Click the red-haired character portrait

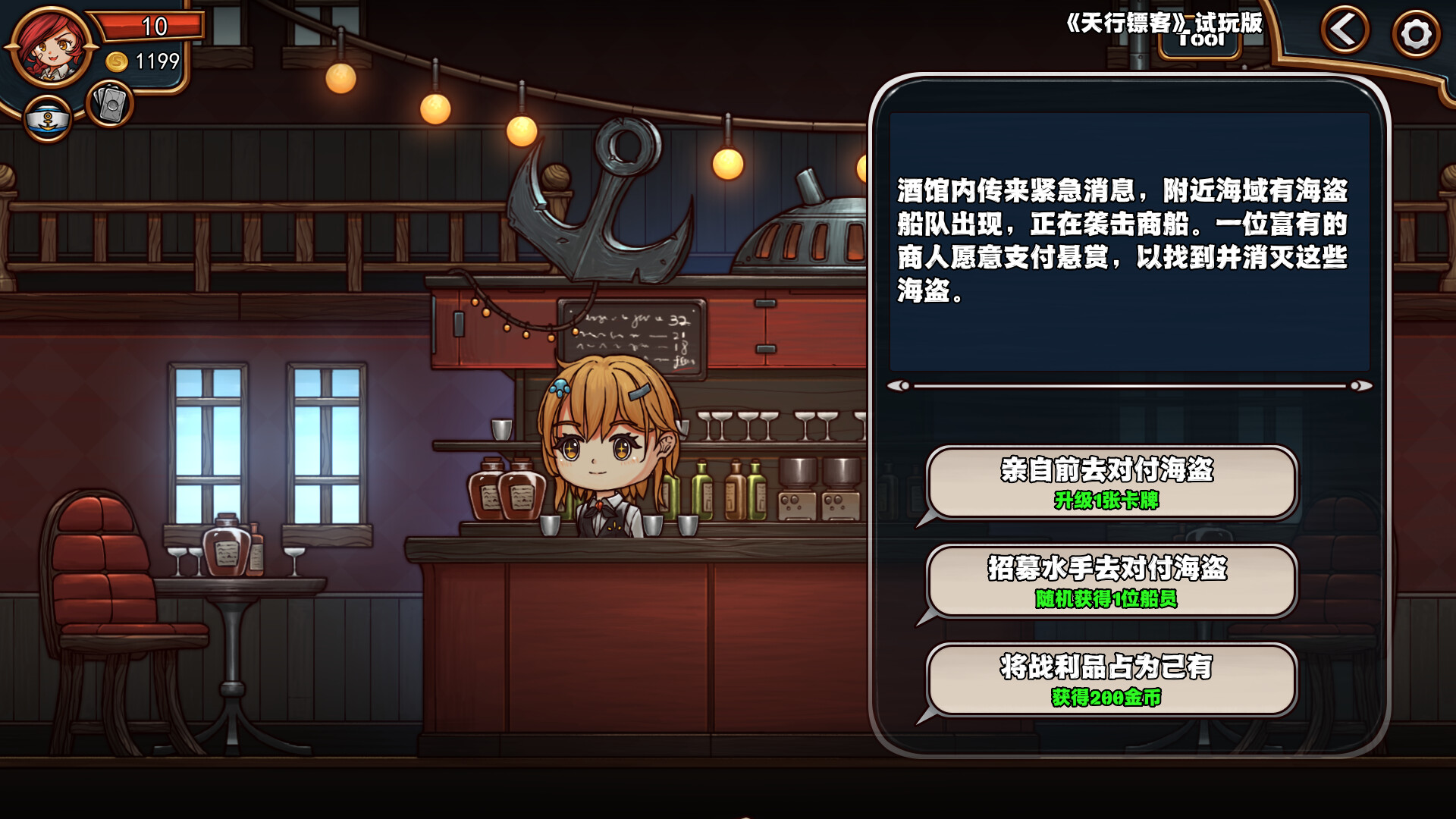(50, 47)
